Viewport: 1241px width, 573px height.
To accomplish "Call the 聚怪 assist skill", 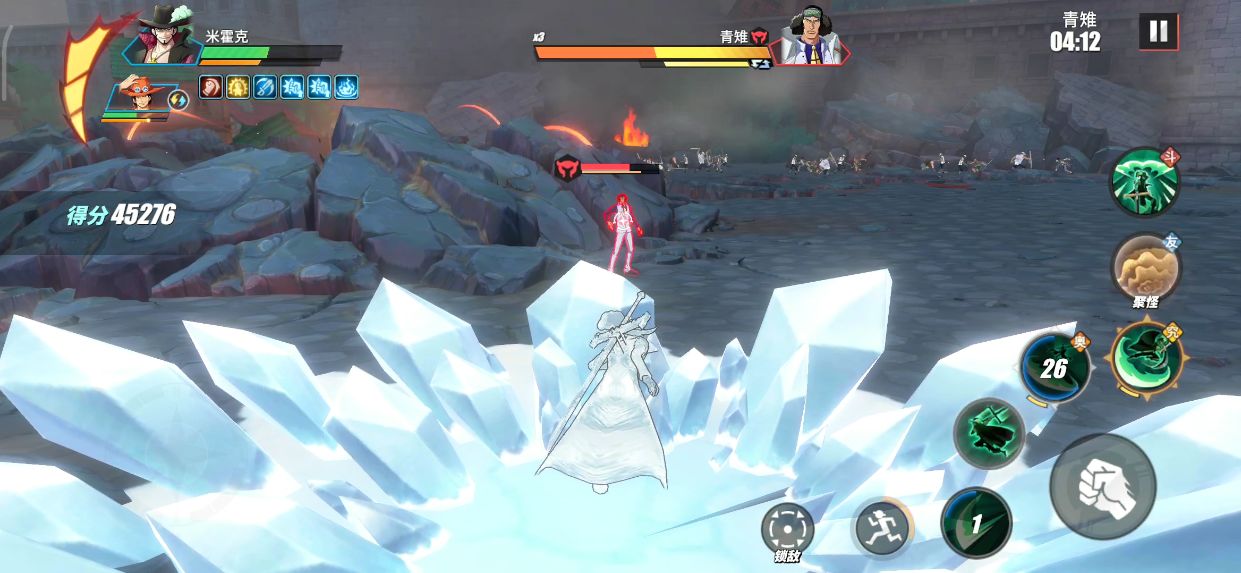I will (1146, 267).
